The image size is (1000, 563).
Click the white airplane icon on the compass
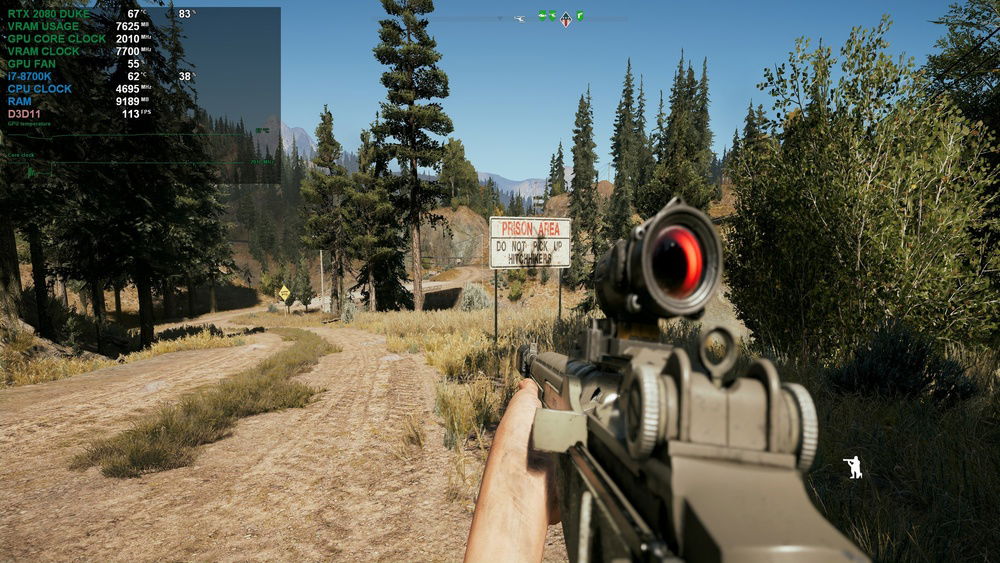click(x=519, y=18)
